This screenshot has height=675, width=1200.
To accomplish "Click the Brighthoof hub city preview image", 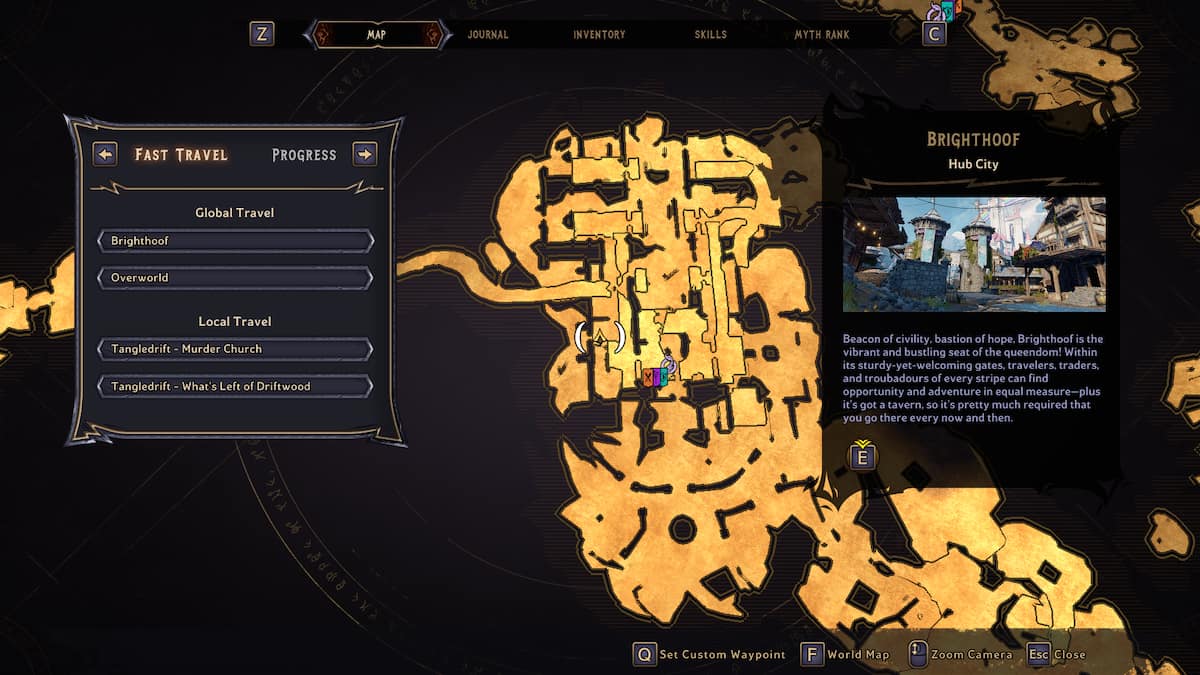I will tap(973, 254).
